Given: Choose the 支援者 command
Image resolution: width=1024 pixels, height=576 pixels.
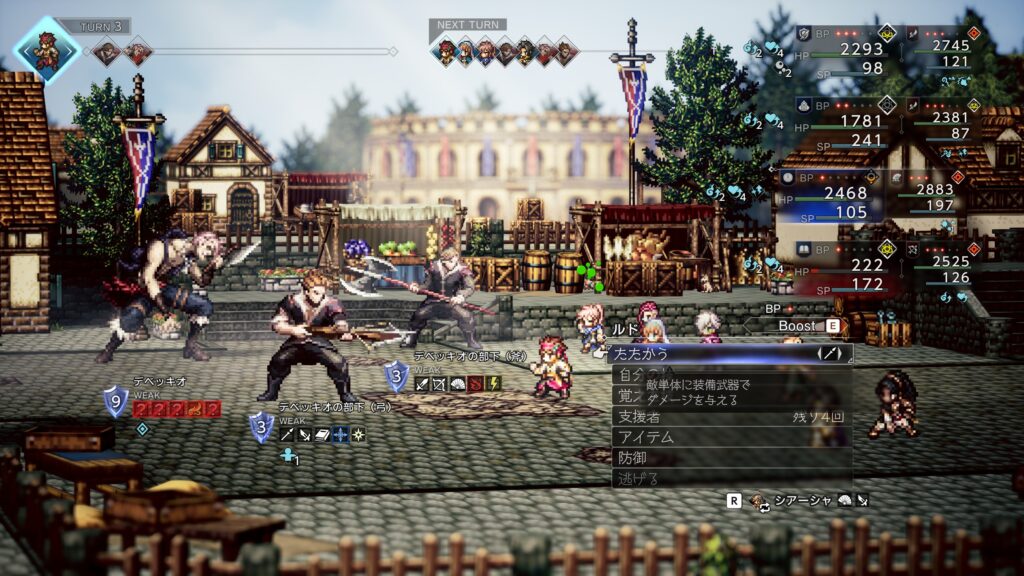Looking at the screenshot, I should click(x=700, y=416).
